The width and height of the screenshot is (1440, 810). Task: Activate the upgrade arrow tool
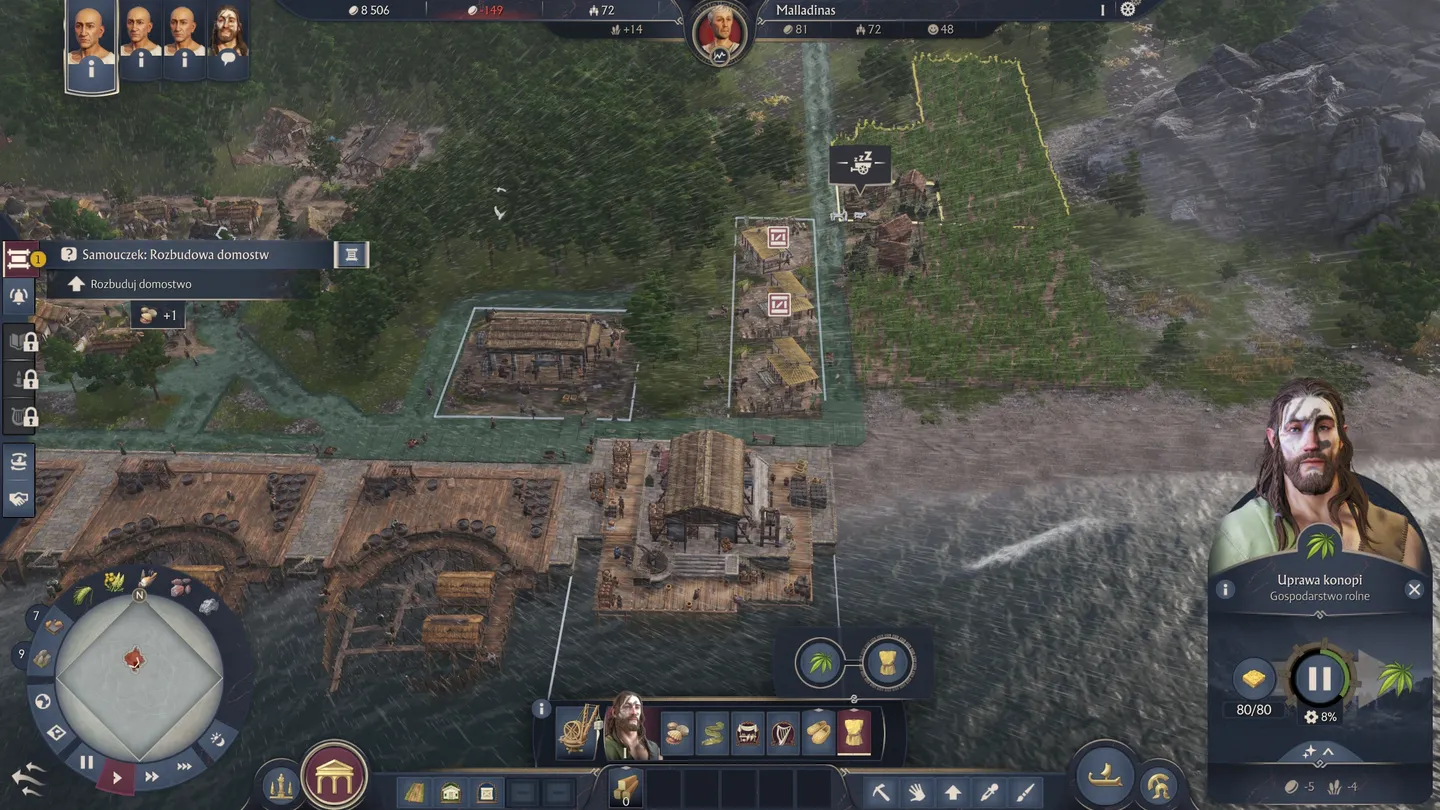point(953,793)
